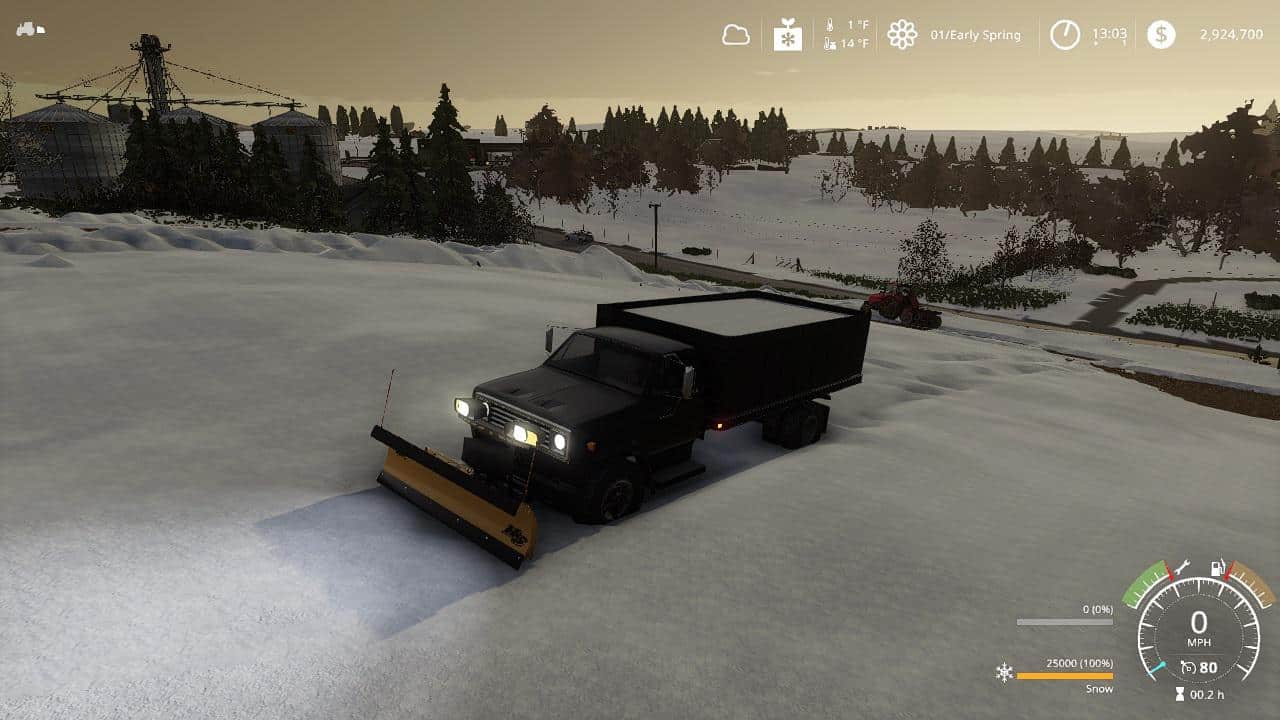Select the snowflake icon by the Snow load
This screenshot has width=1280, height=720.
pyautogui.click(x=1004, y=672)
